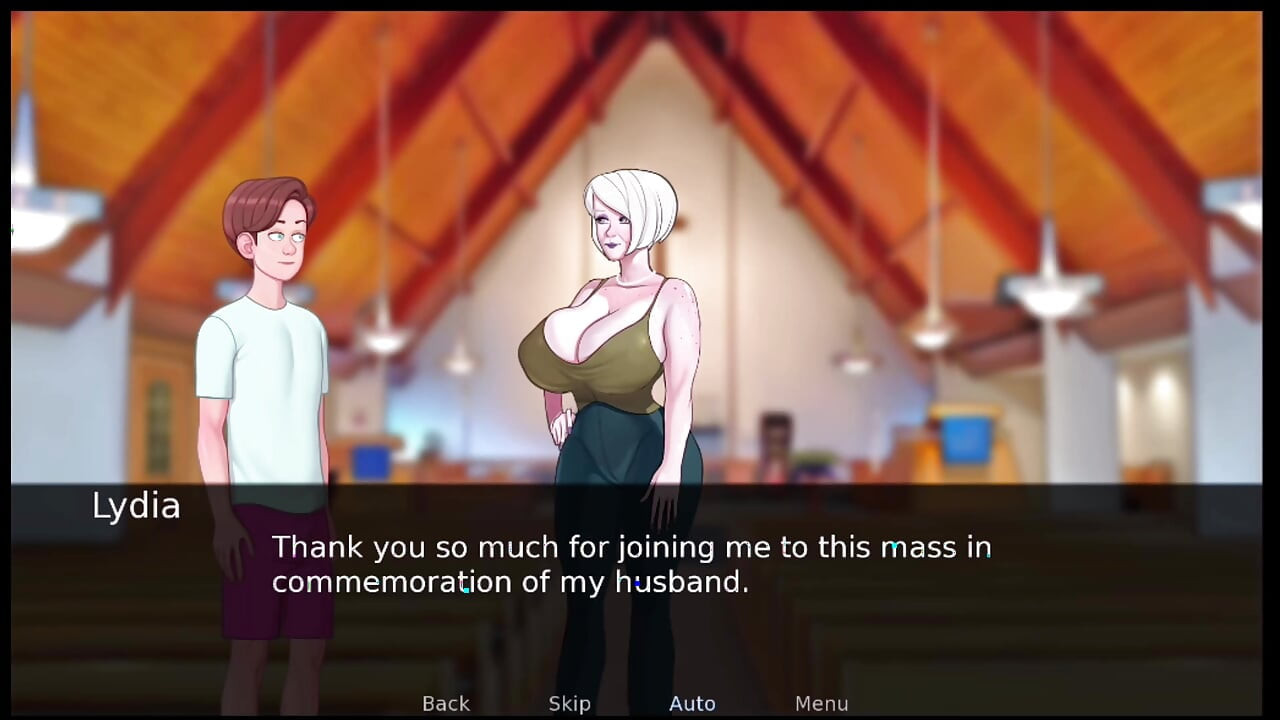Click the Back option to rewind dialogue
Screen dimensions: 1280x720
(x=445, y=703)
